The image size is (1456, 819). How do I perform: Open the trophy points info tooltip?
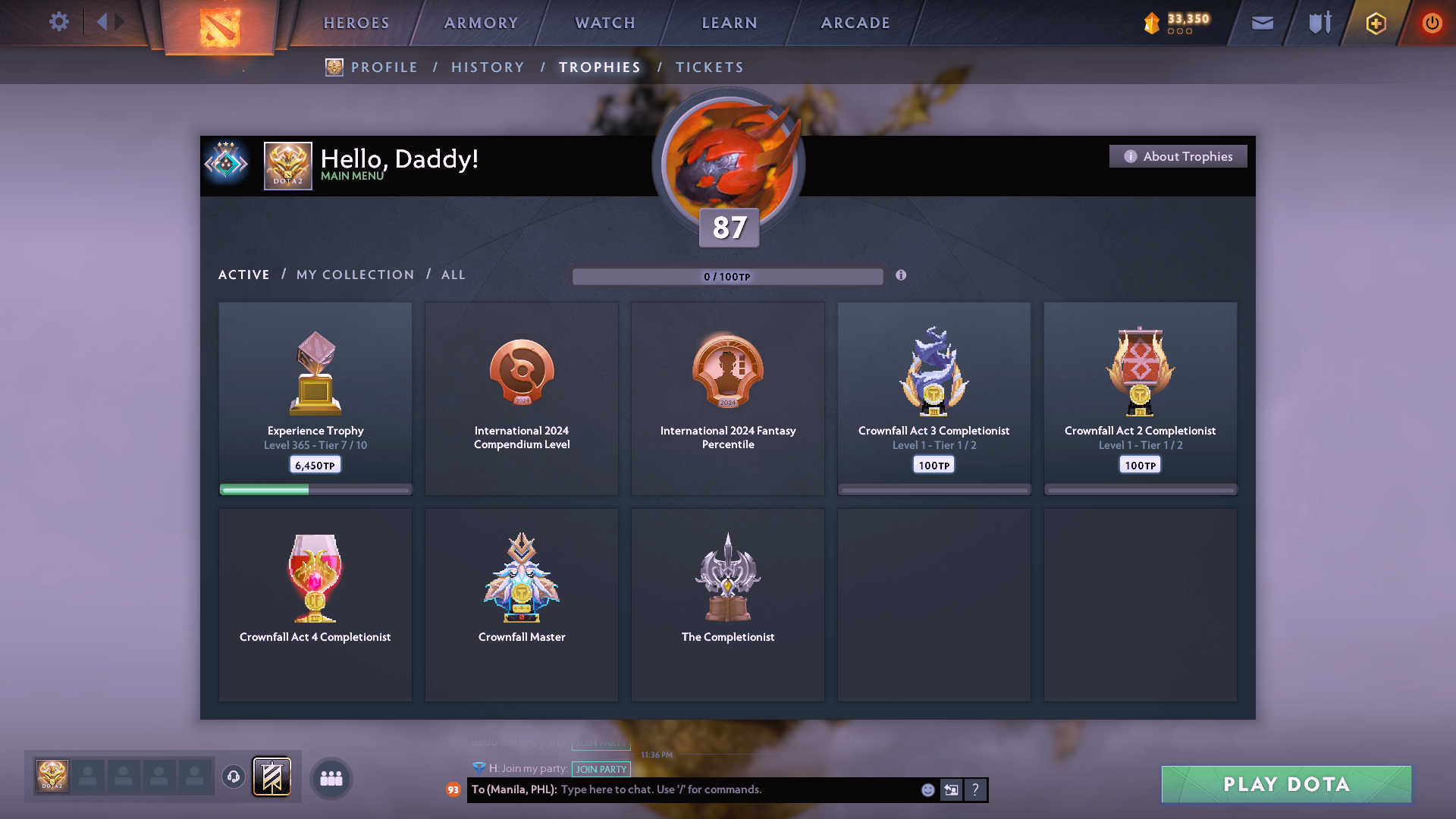tap(902, 276)
